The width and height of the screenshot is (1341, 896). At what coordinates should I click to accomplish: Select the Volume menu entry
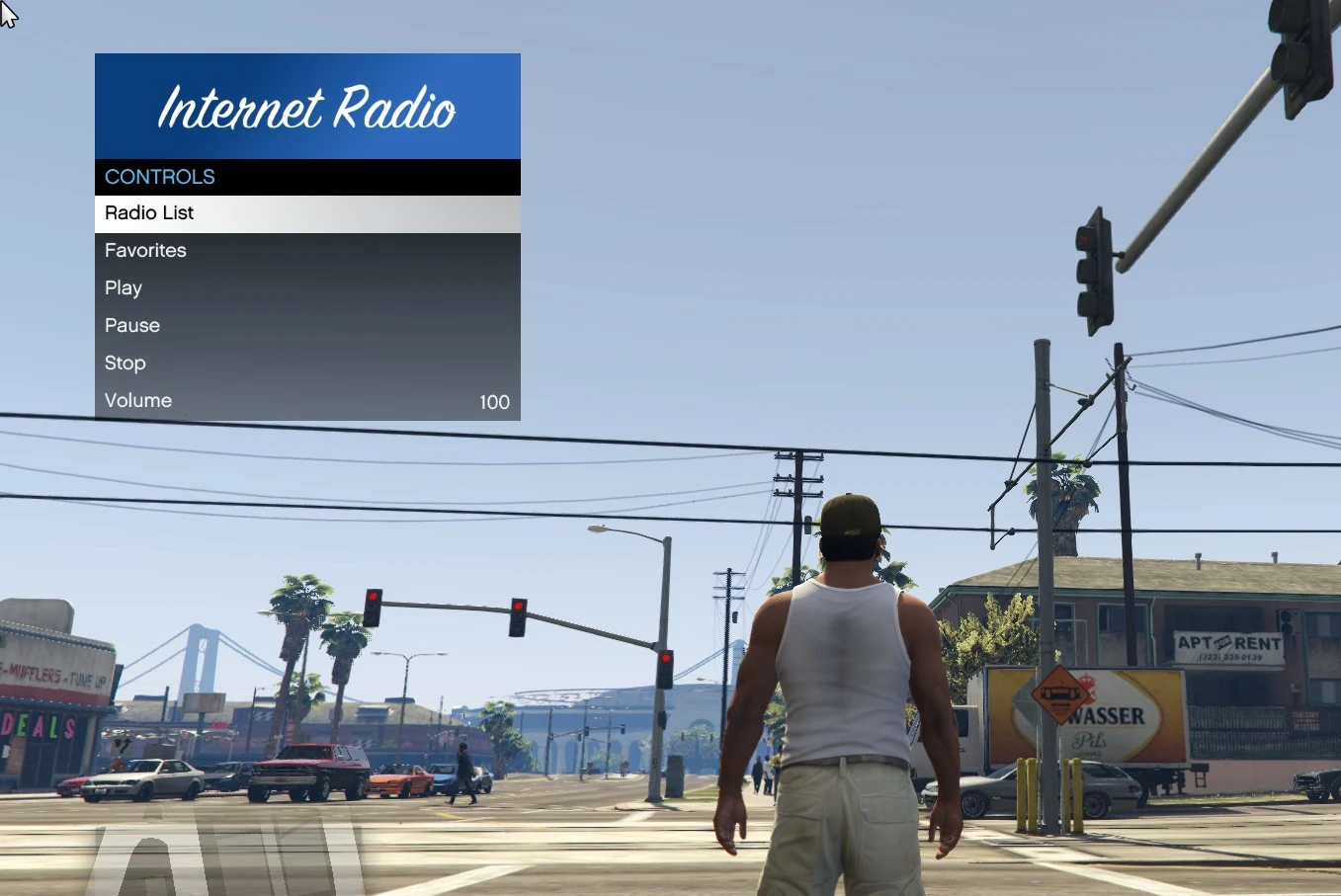tap(138, 400)
